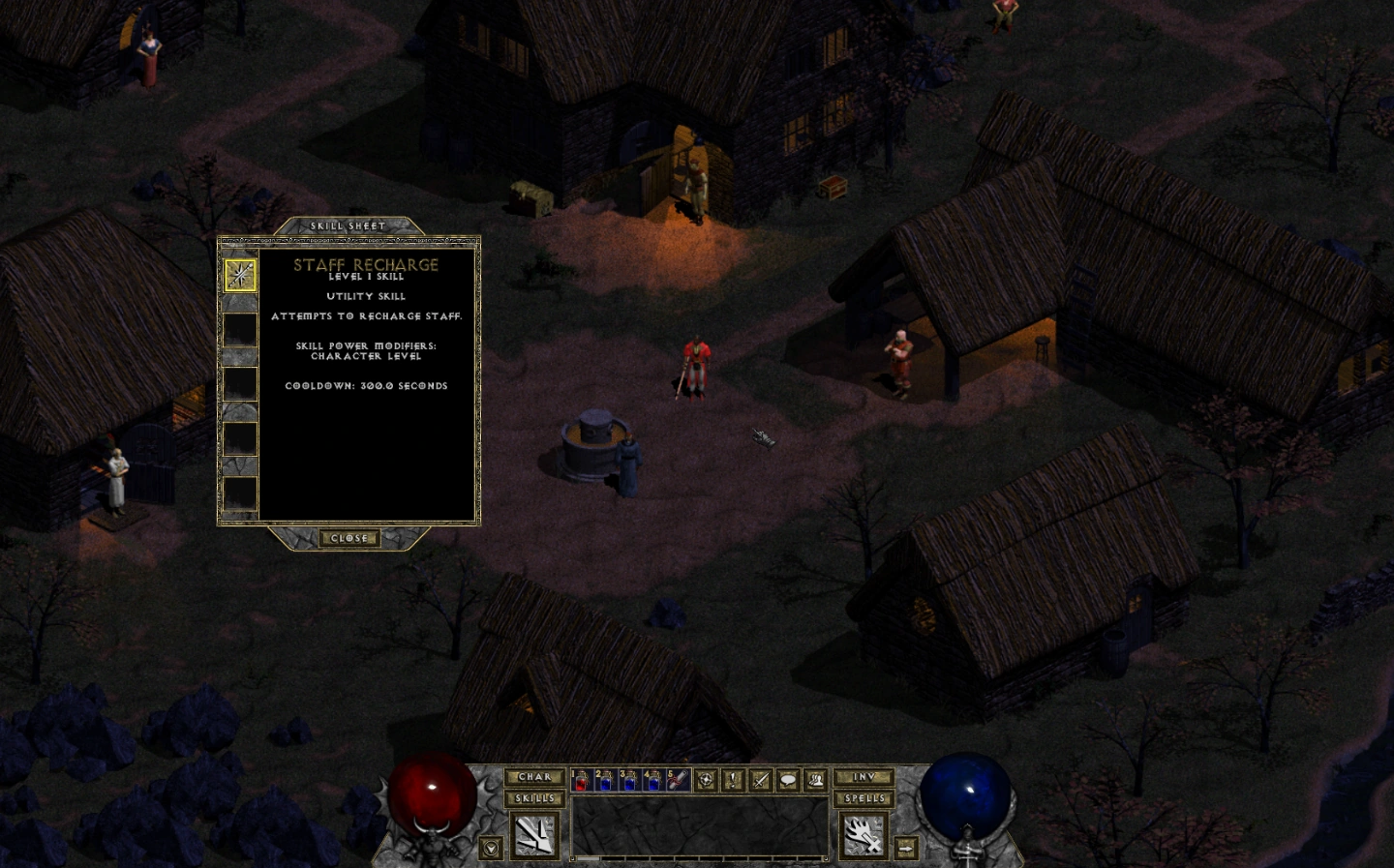Use the scroll in belt slot 5

[x=678, y=780]
